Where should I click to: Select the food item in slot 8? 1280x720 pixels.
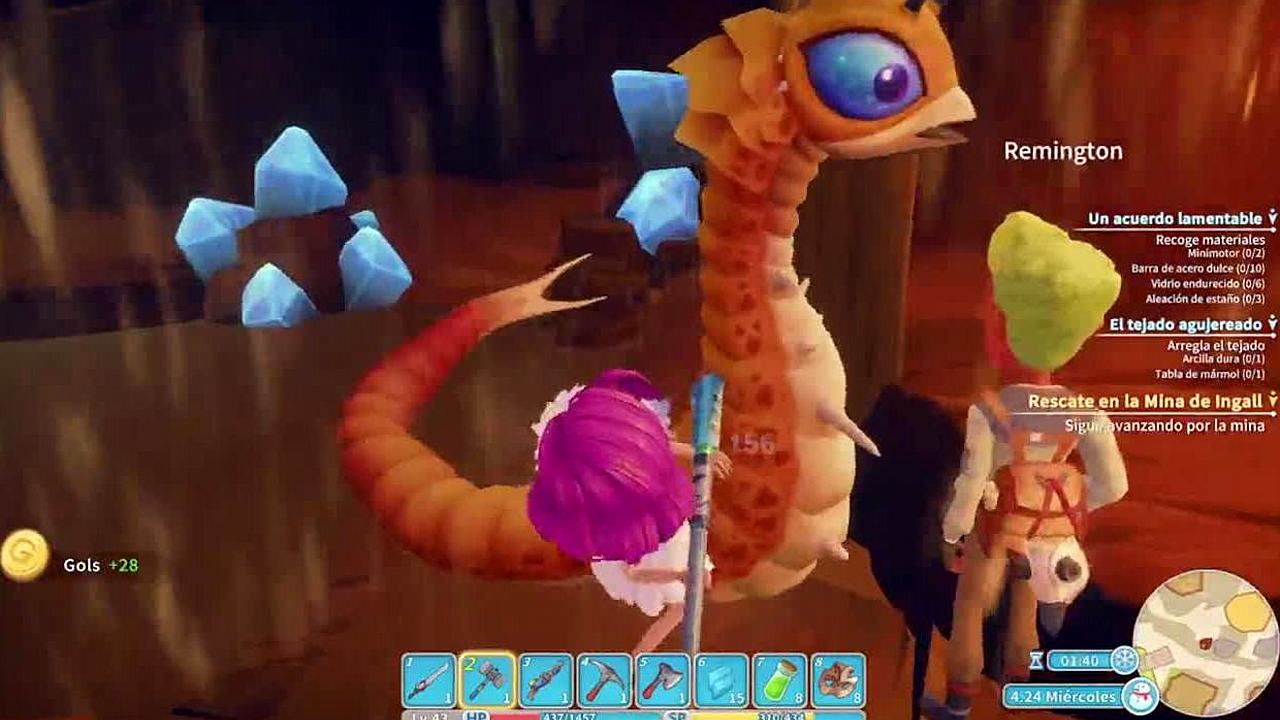point(838,680)
